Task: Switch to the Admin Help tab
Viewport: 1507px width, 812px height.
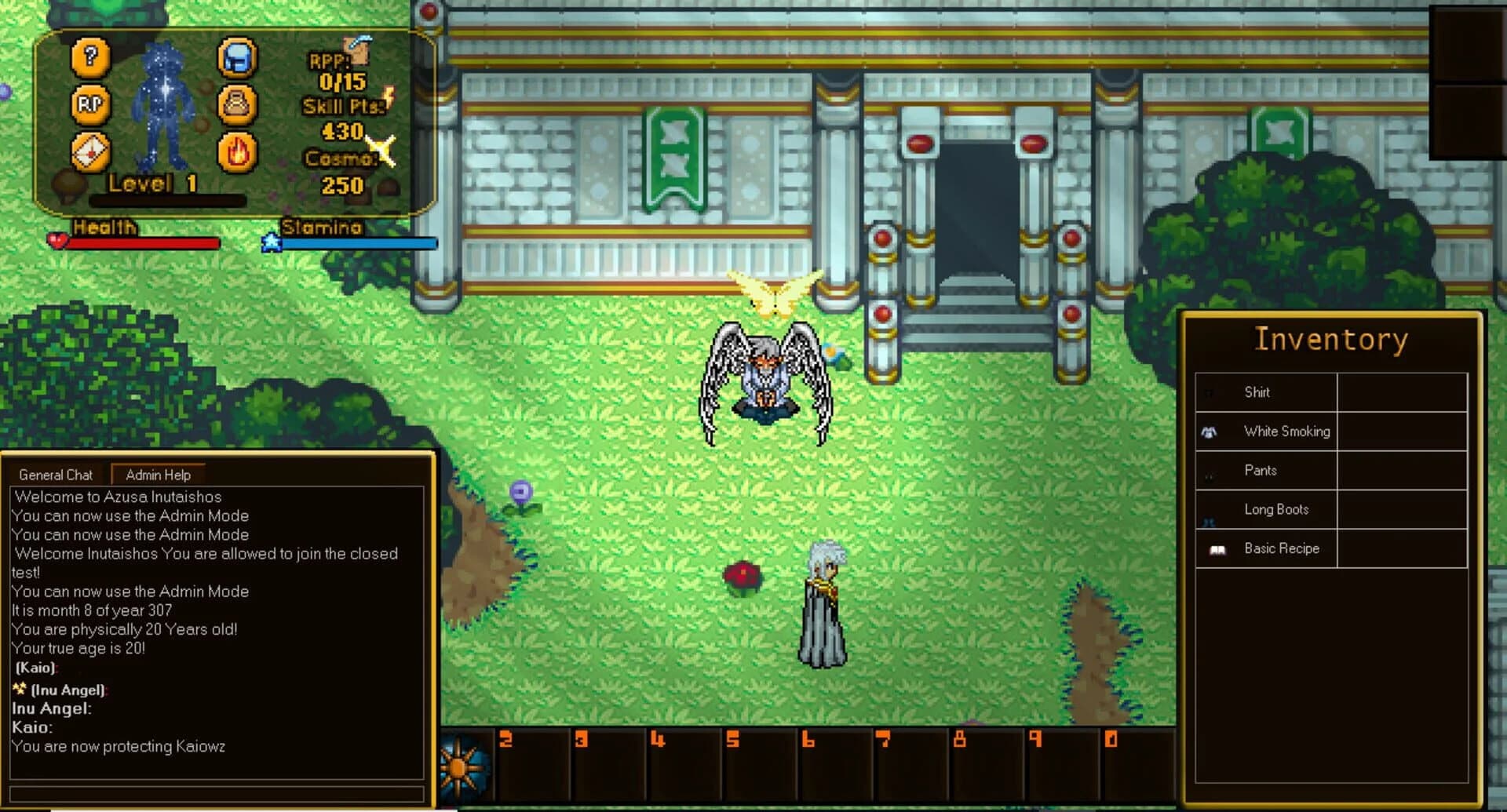Action: (158, 475)
